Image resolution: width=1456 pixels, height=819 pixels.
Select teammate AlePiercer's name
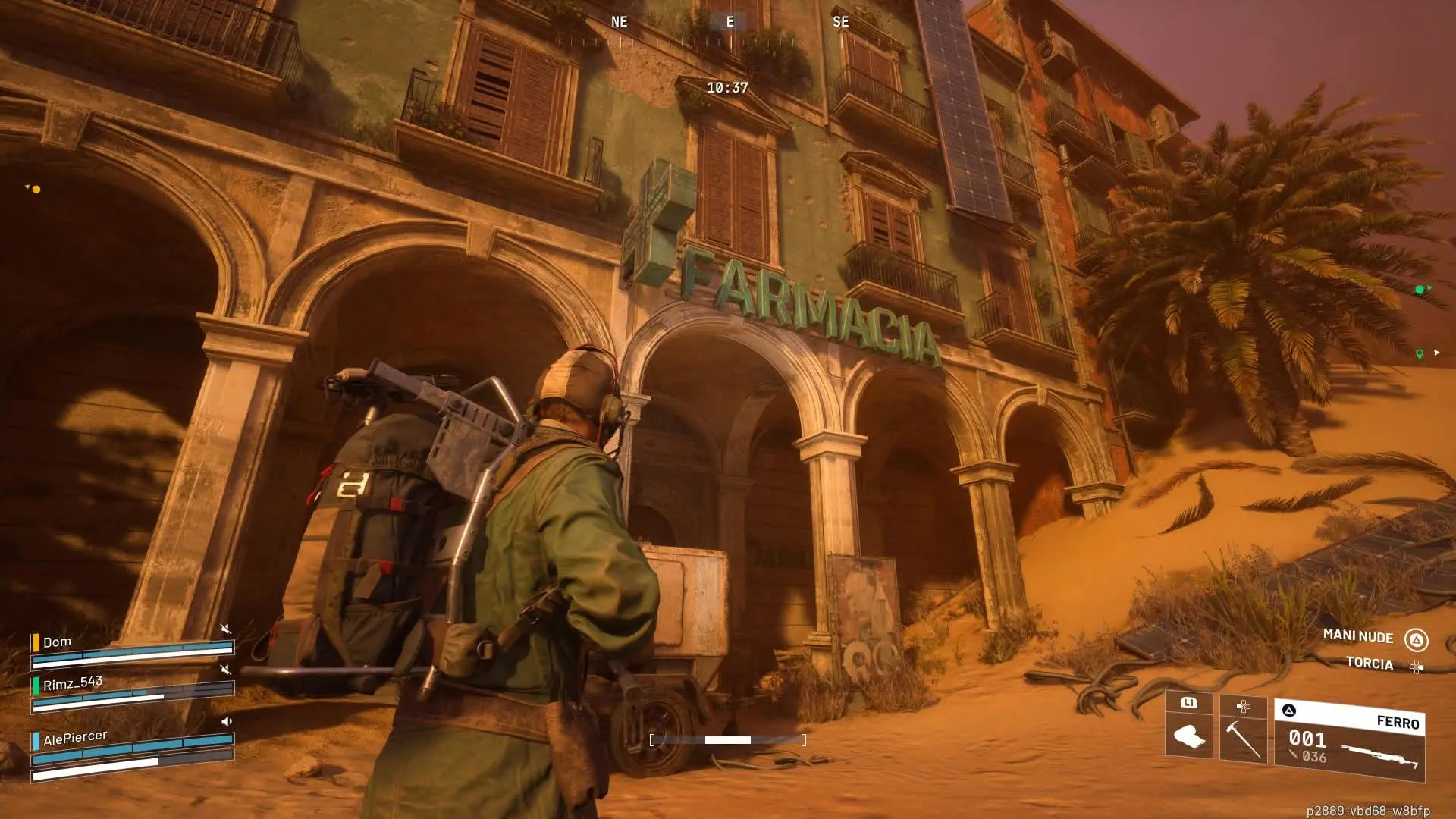coord(74,737)
